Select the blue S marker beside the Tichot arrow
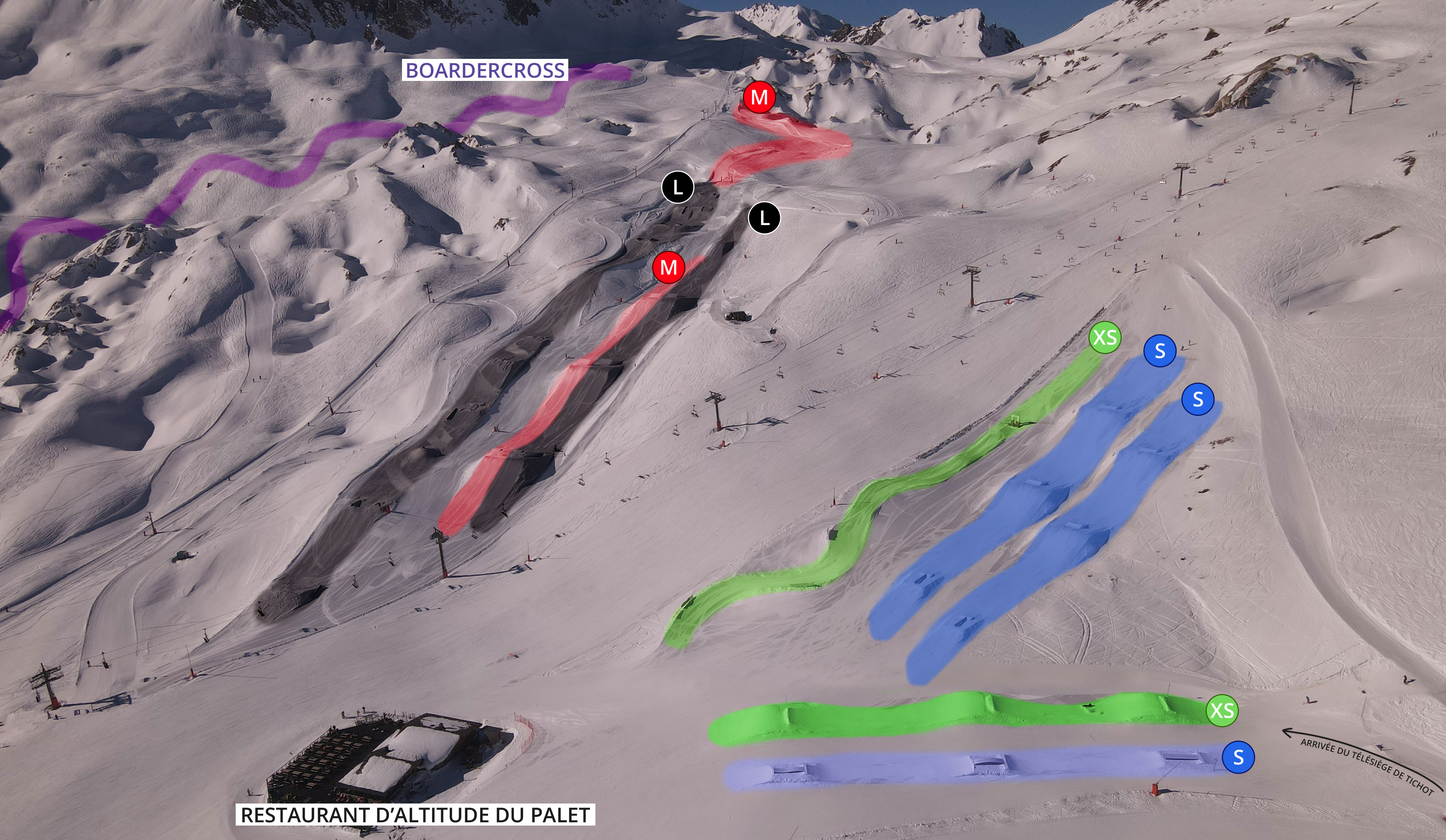The height and width of the screenshot is (840, 1446). point(1238,757)
